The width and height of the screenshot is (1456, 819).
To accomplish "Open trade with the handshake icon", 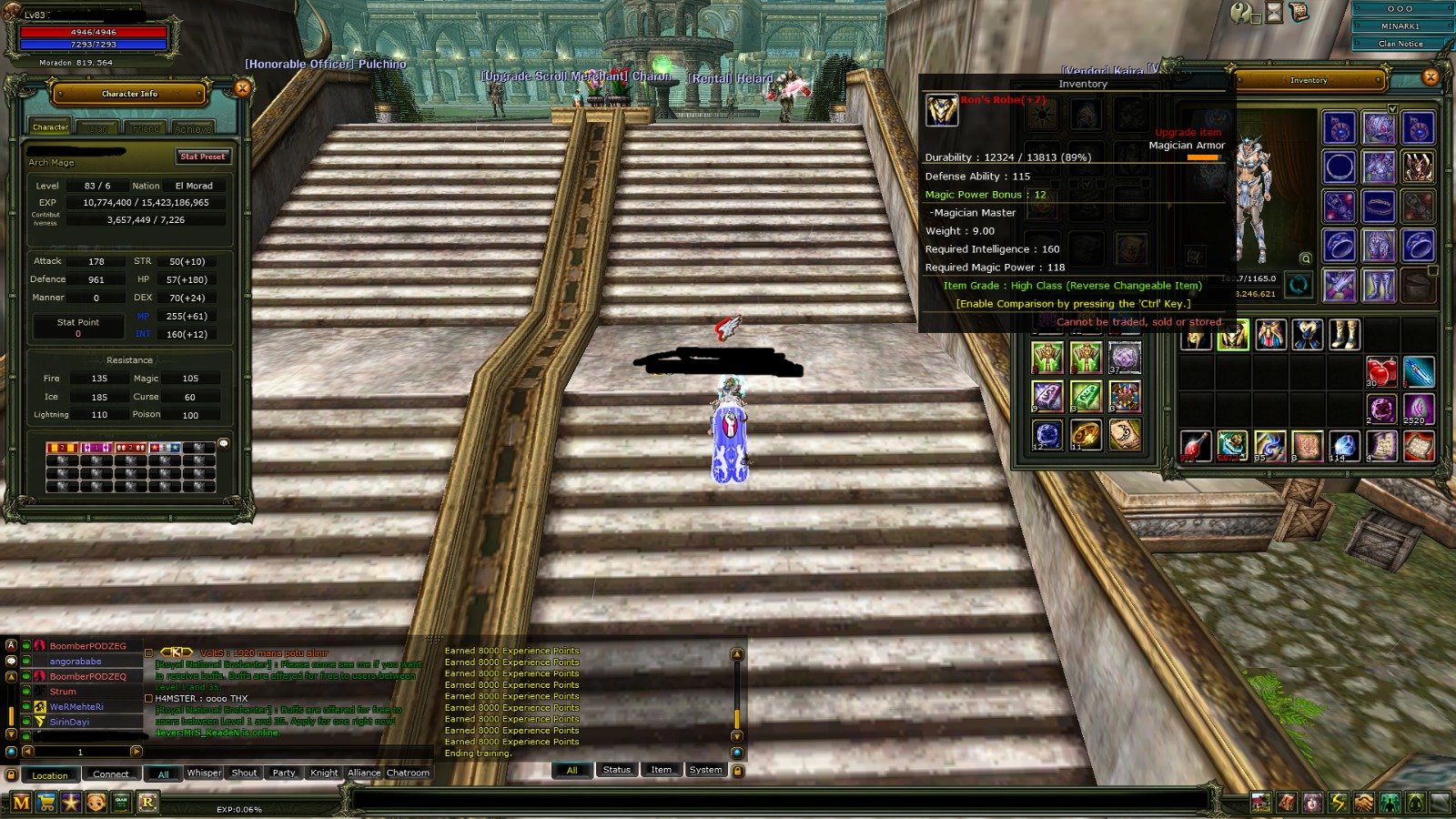I will pos(1363,801).
